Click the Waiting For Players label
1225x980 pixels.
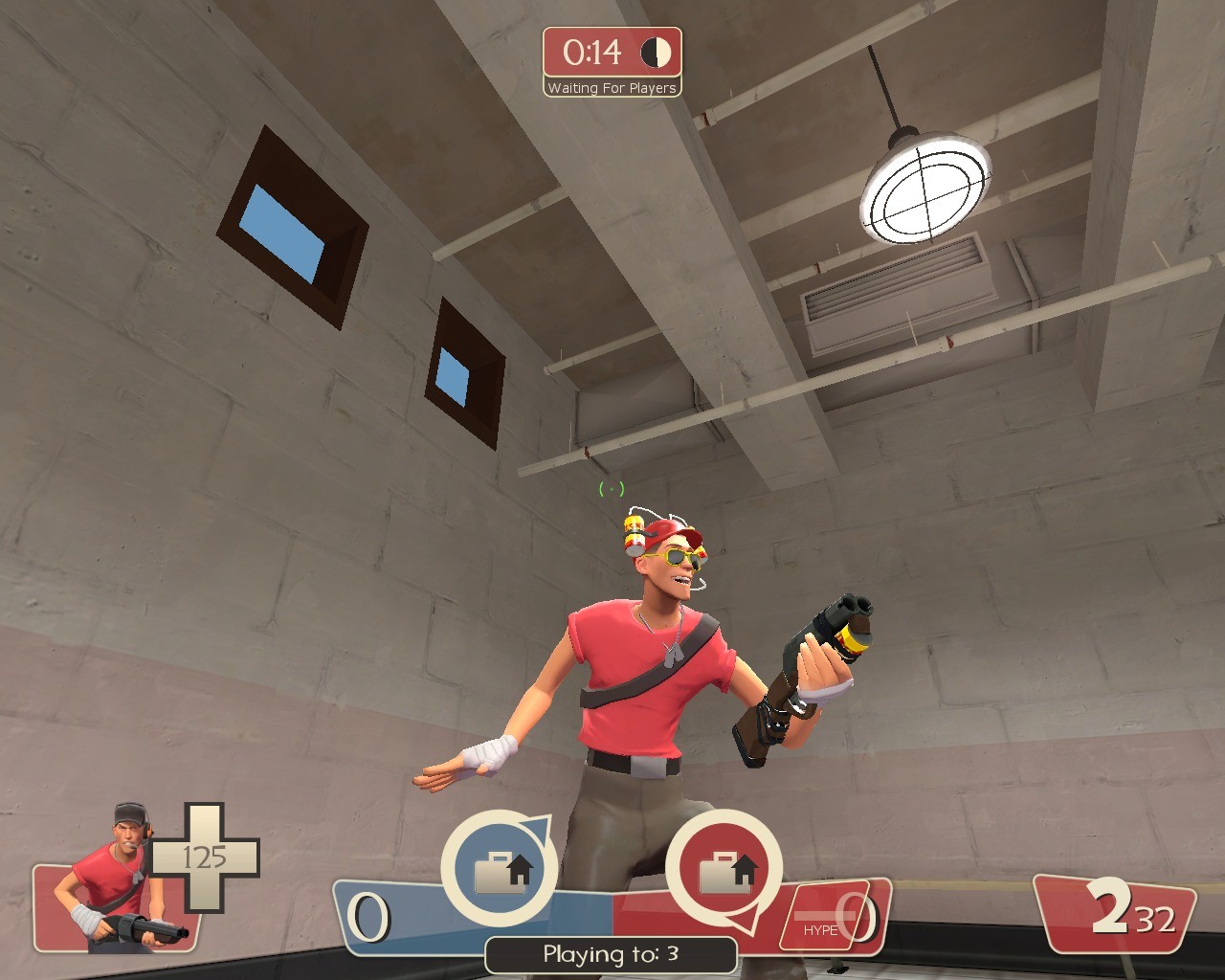click(x=612, y=87)
